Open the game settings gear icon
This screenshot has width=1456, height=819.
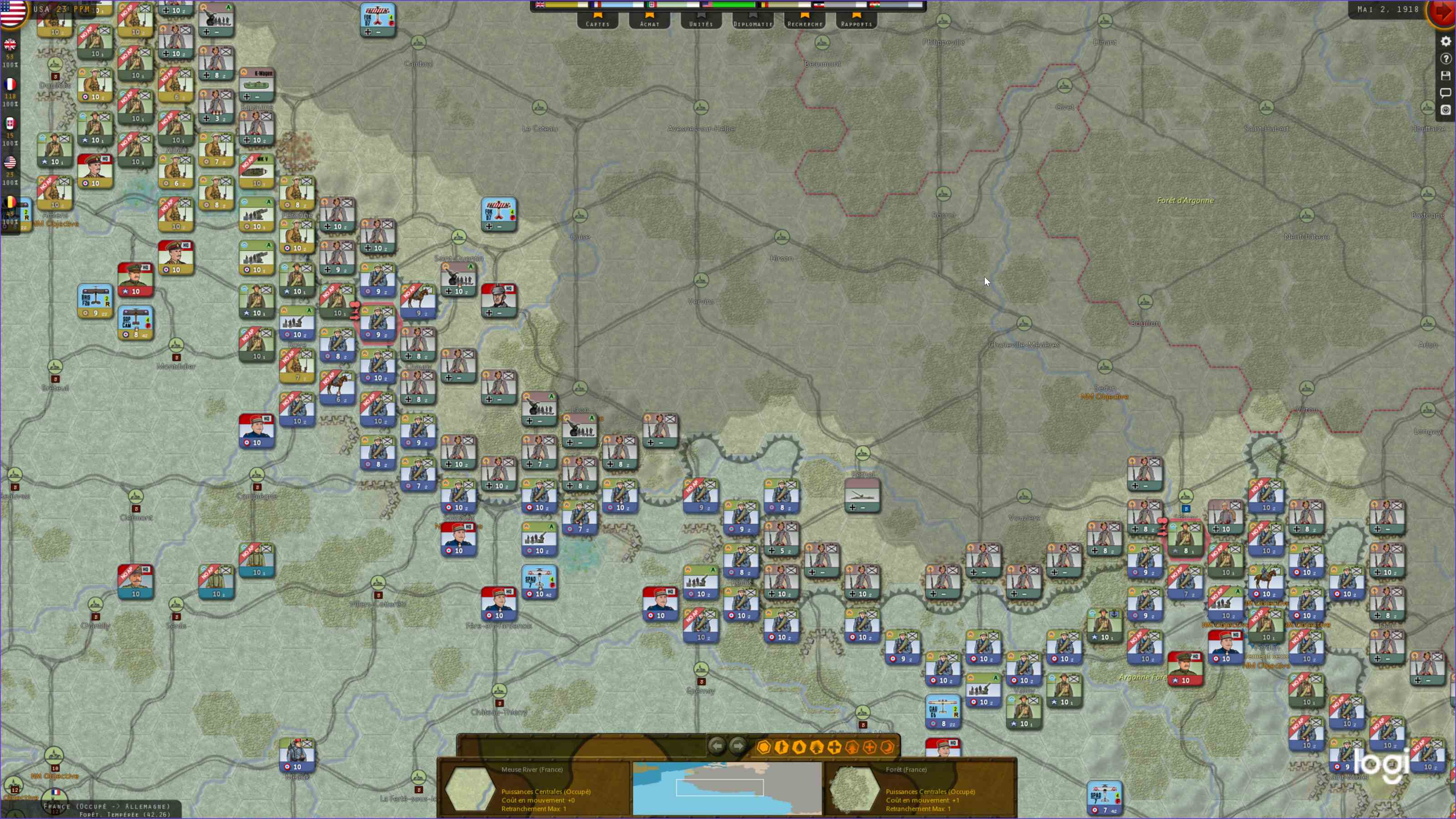coord(1446,42)
